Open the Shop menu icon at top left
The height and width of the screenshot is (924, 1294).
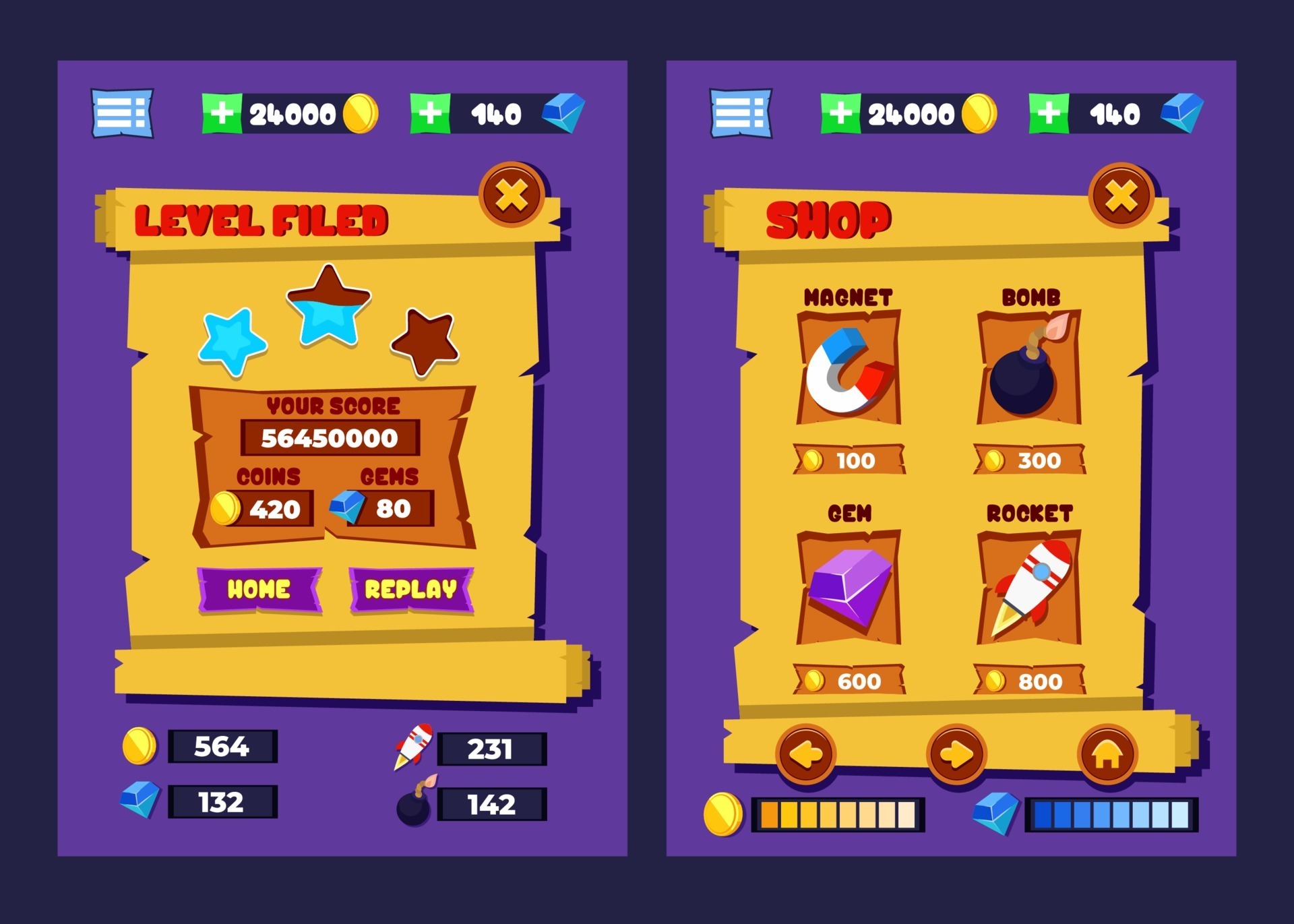(x=739, y=111)
